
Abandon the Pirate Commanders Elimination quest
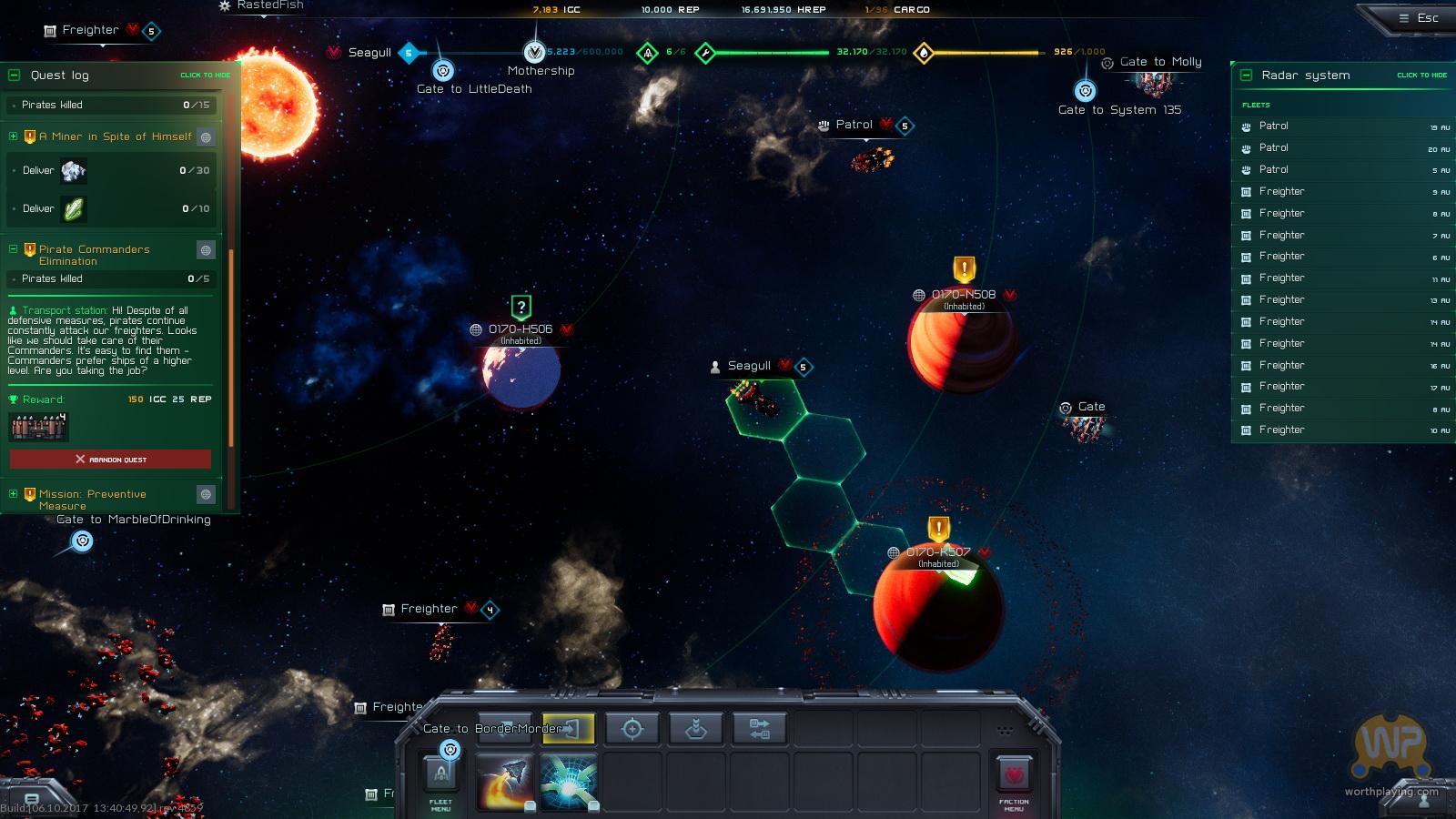[110, 460]
